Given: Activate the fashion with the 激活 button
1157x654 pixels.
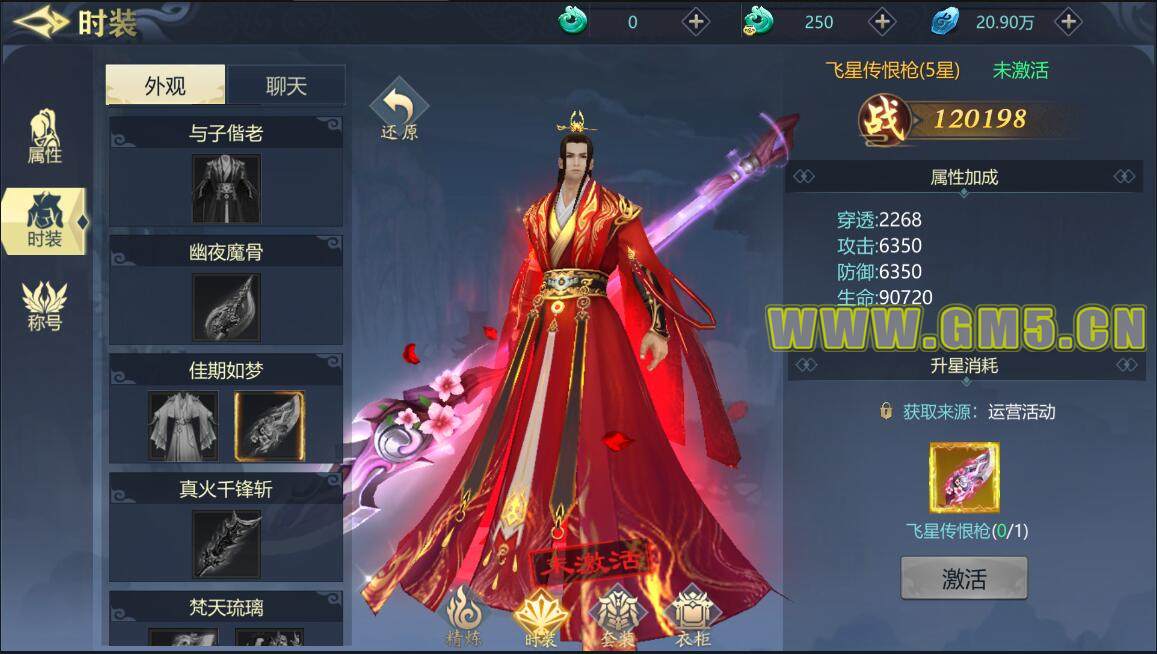Looking at the screenshot, I should click(964, 578).
